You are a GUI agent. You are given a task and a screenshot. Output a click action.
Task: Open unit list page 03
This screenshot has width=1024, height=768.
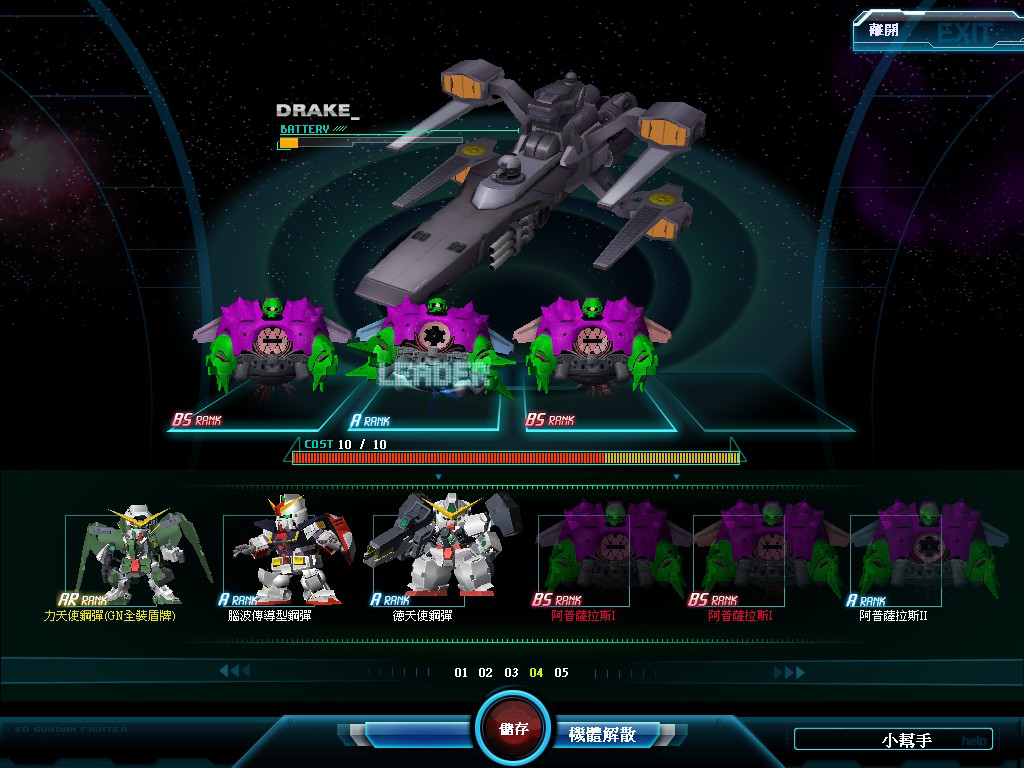[511, 673]
